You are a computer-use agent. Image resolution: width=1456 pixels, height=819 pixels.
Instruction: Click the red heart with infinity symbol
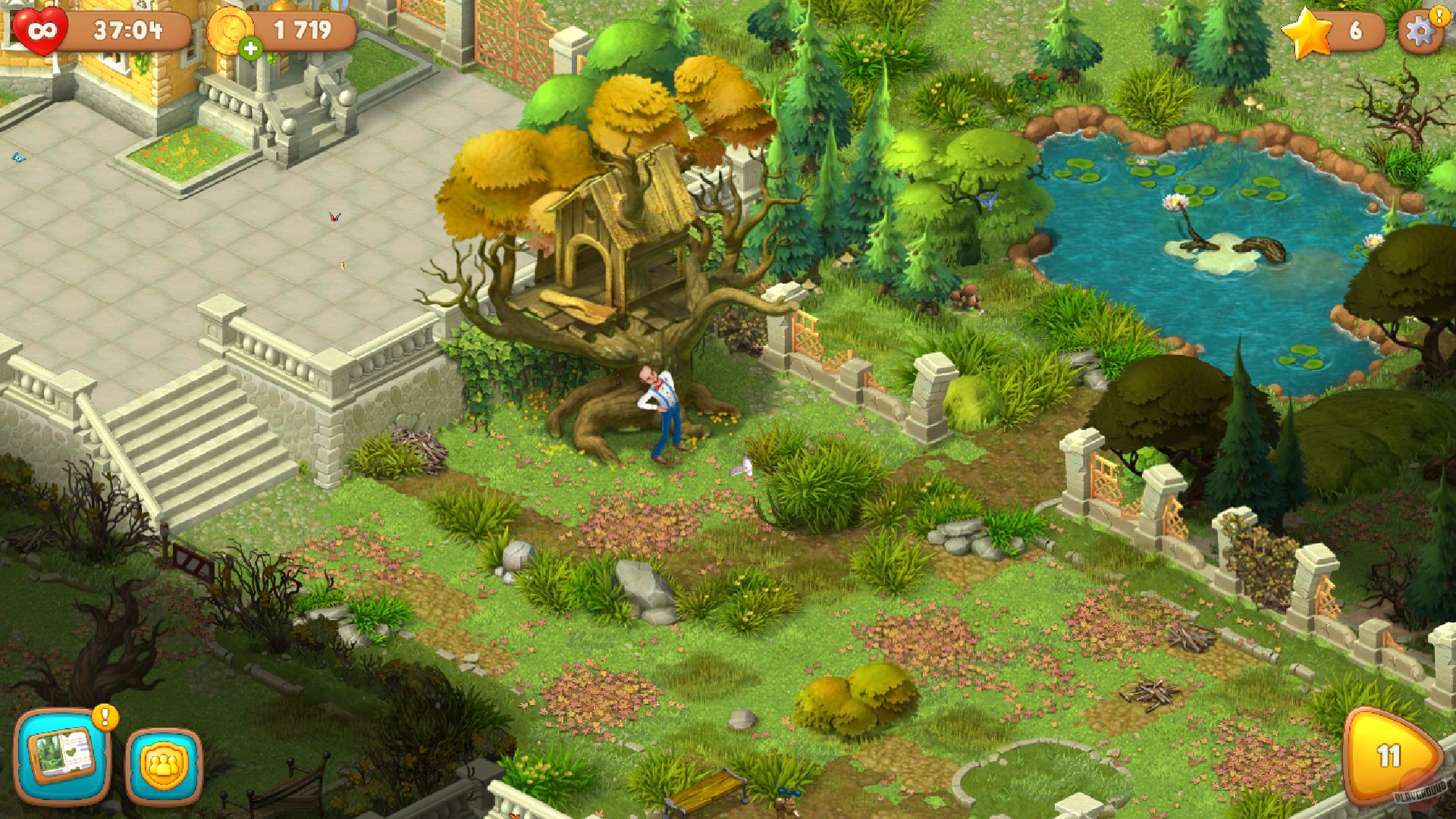click(x=42, y=29)
